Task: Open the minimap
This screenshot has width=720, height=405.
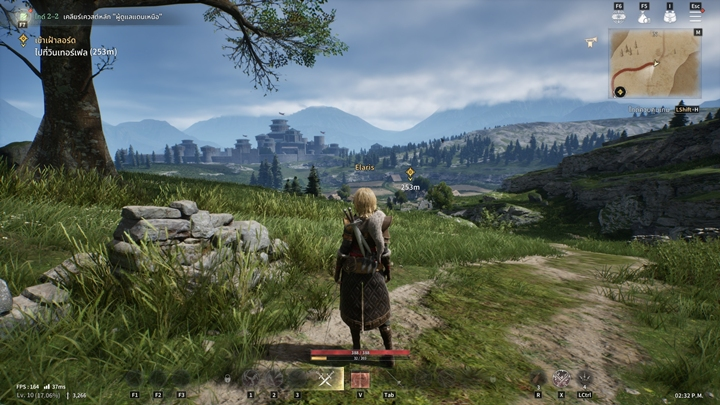Action: (x=655, y=63)
